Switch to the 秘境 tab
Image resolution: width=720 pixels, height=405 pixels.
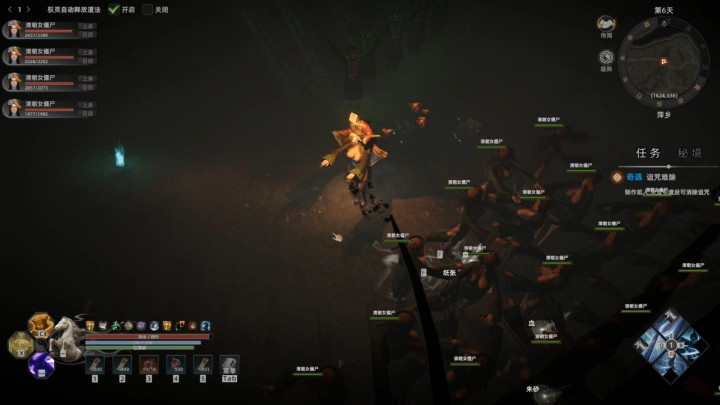coord(689,153)
